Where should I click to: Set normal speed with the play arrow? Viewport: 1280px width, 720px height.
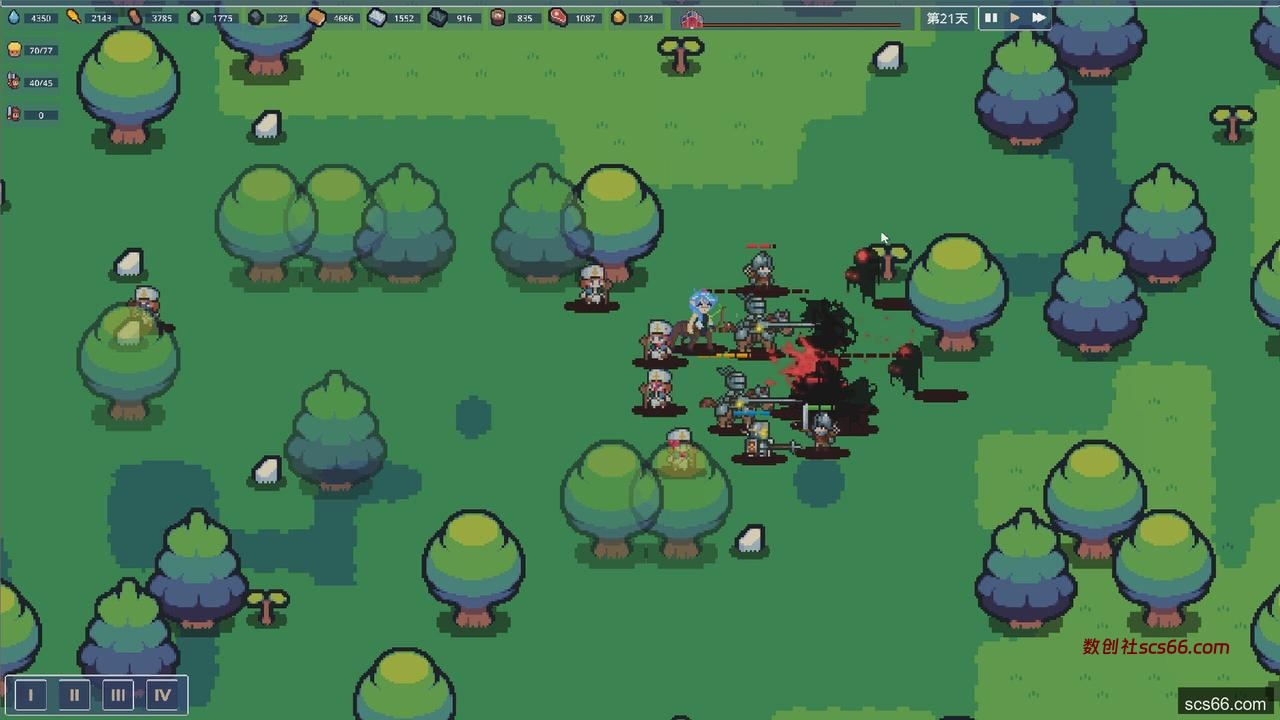tap(1015, 18)
